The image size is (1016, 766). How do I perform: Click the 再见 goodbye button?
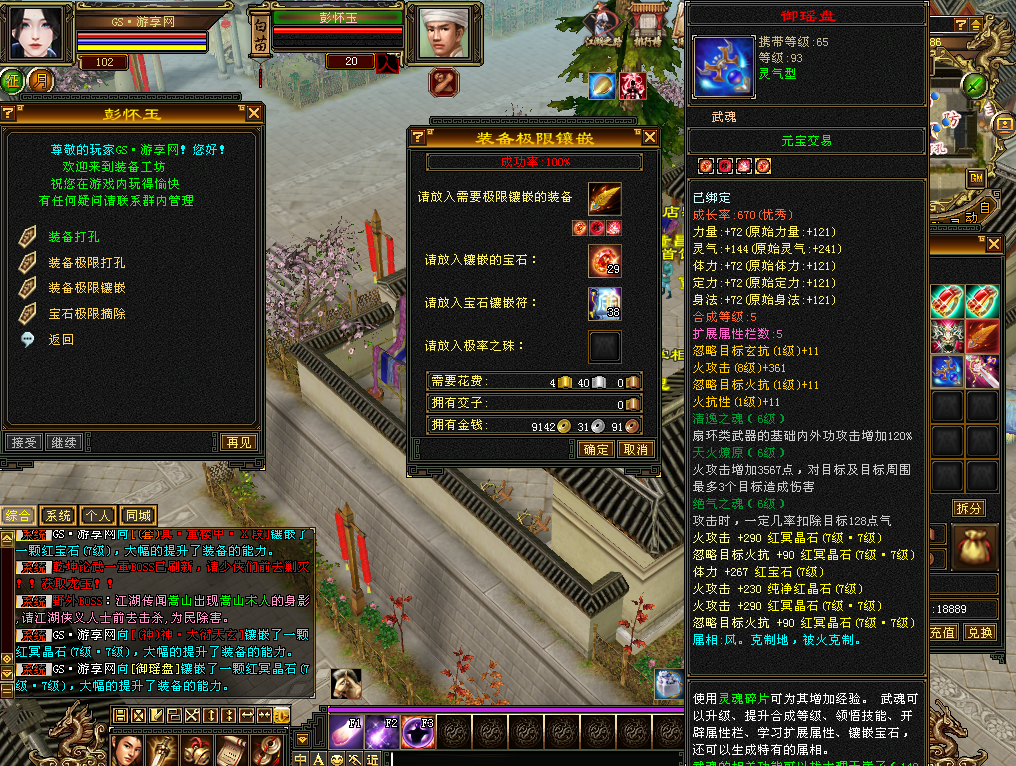coord(239,442)
